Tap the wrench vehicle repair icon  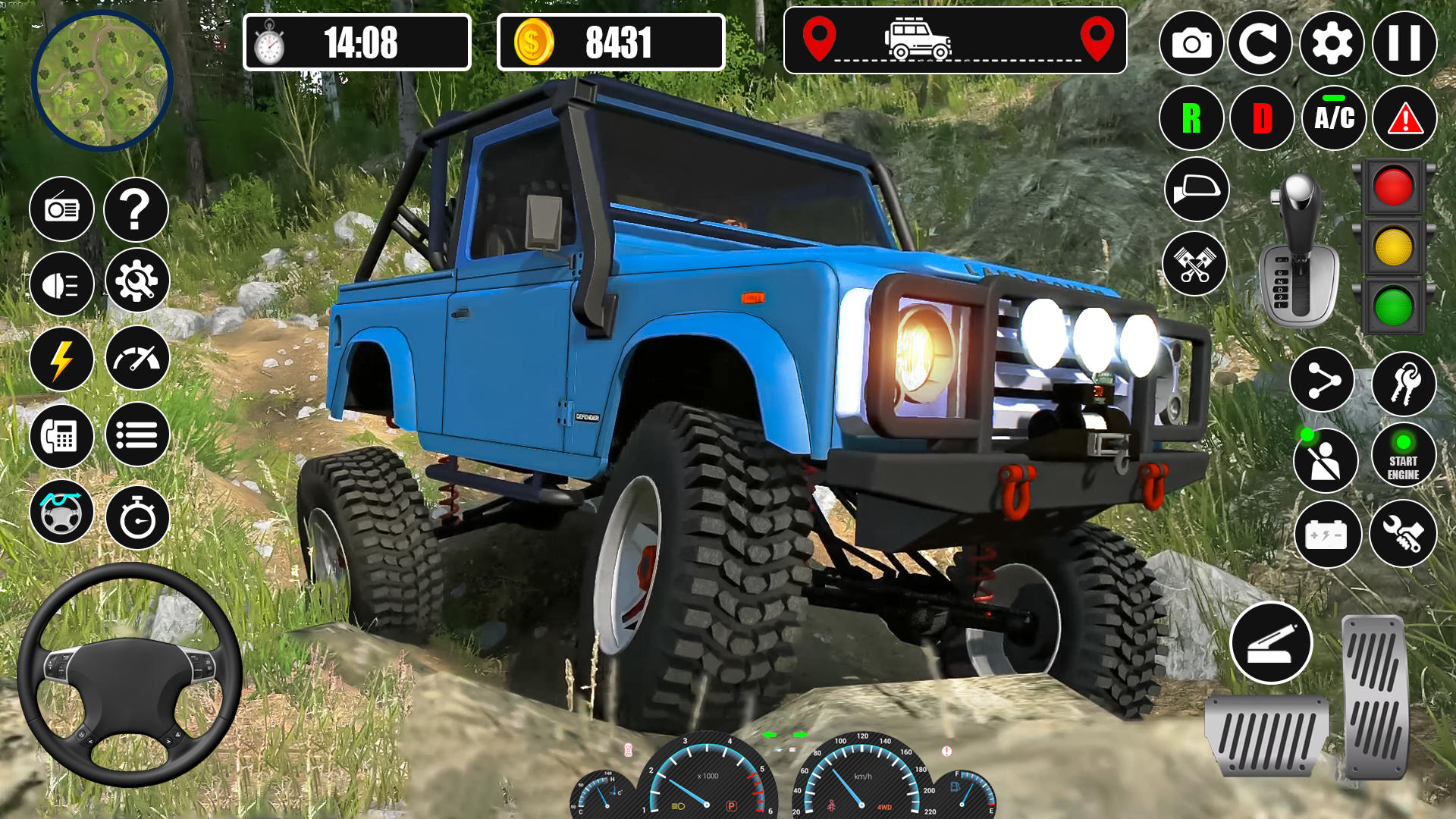point(1404,533)
